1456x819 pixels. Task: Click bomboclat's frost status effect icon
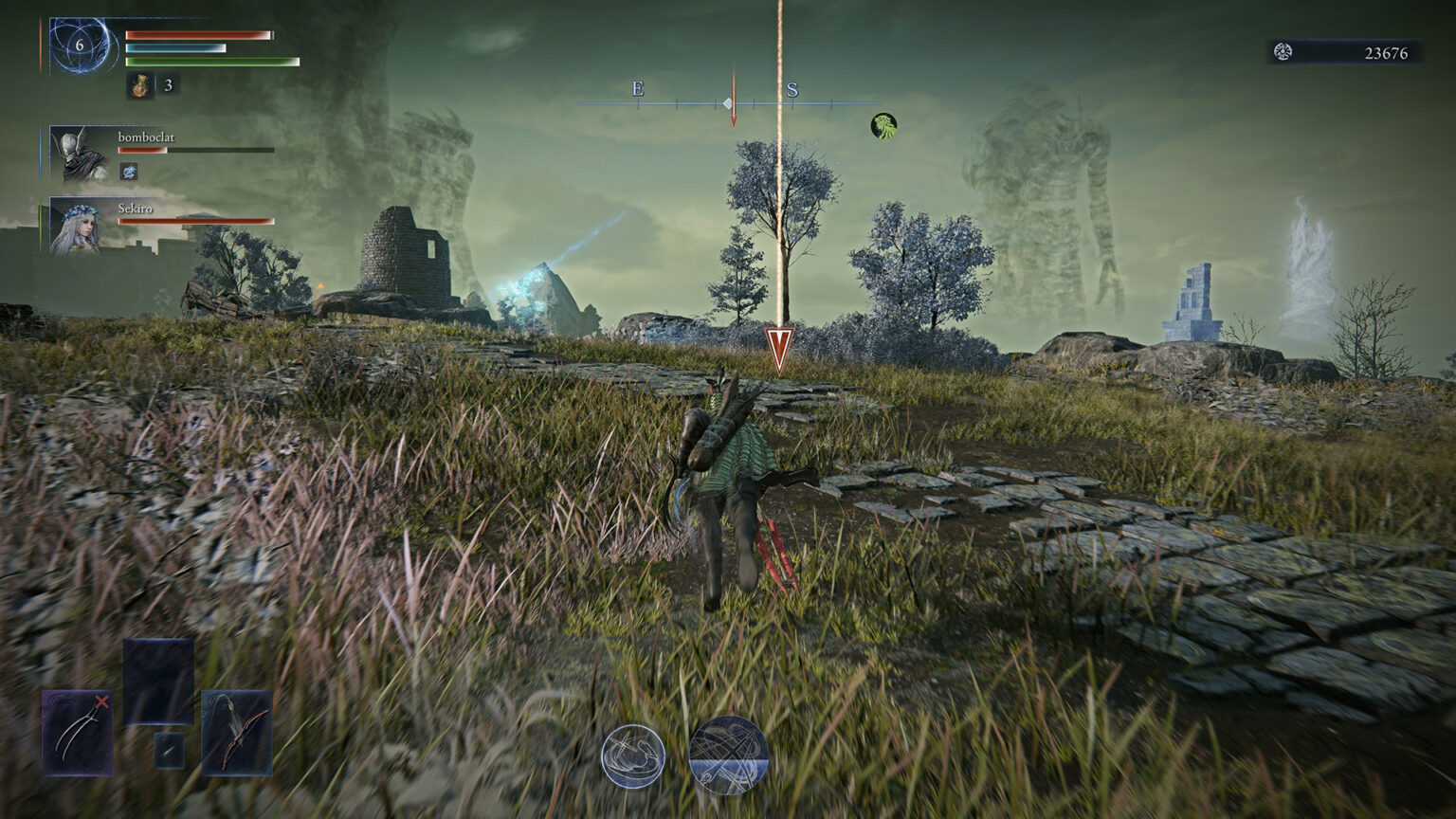click(127, 173)
